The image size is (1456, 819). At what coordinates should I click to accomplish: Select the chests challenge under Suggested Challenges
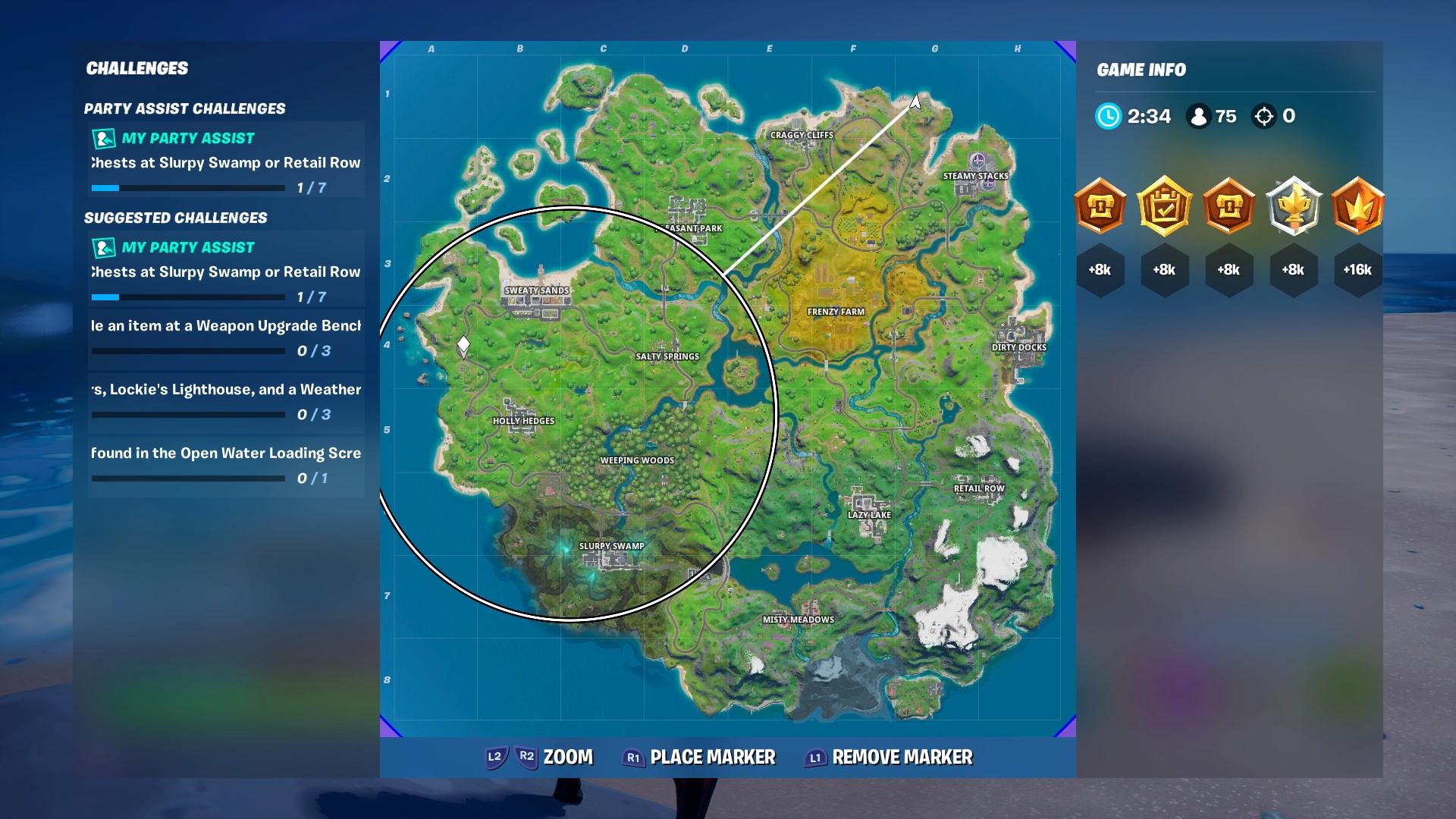pos(226,271)
